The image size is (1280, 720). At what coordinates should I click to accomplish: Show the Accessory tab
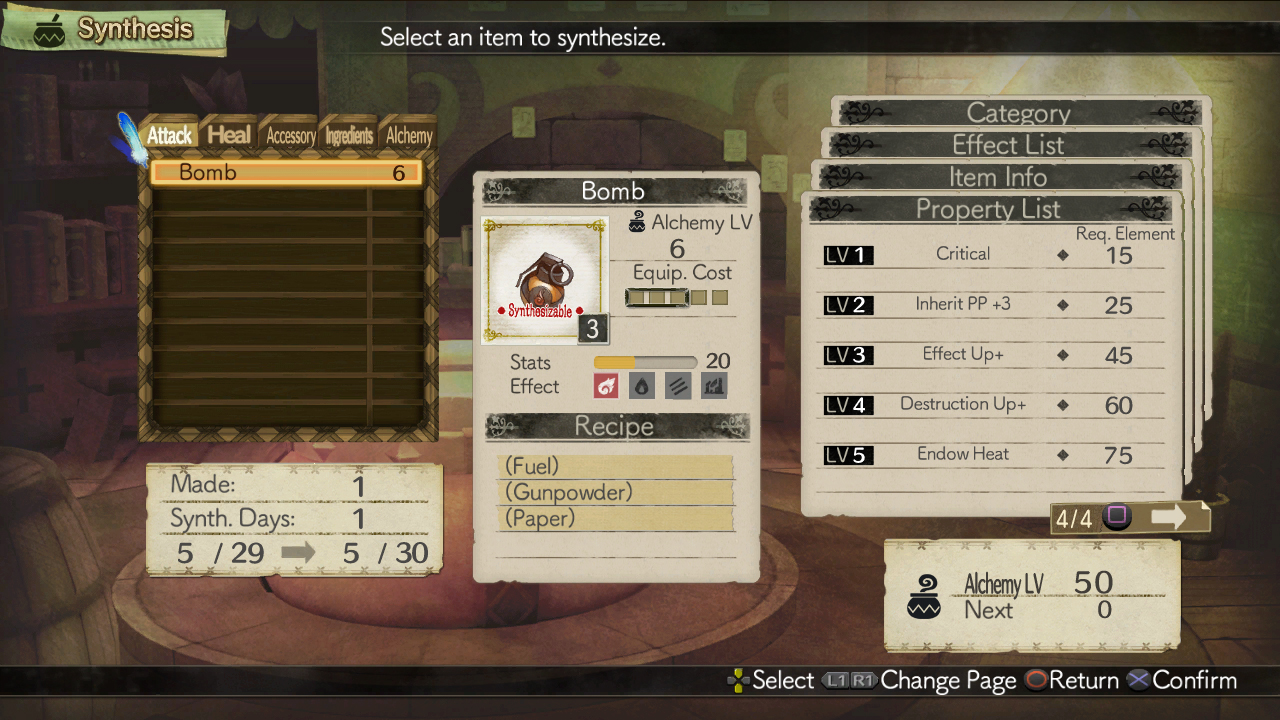pyautogui.click(x=290, y=136)
